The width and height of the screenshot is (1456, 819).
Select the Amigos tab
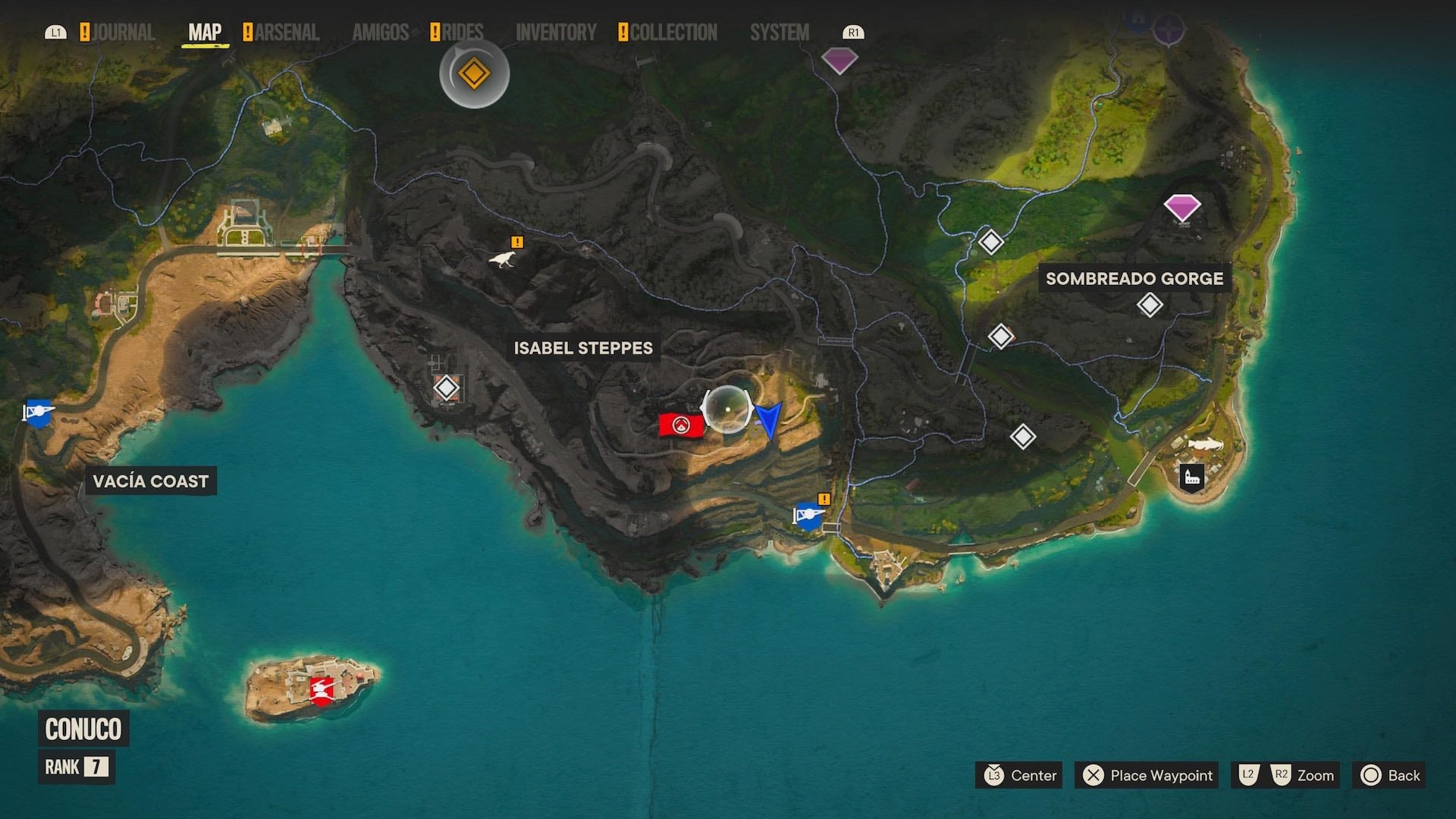[x=380, y=33]
